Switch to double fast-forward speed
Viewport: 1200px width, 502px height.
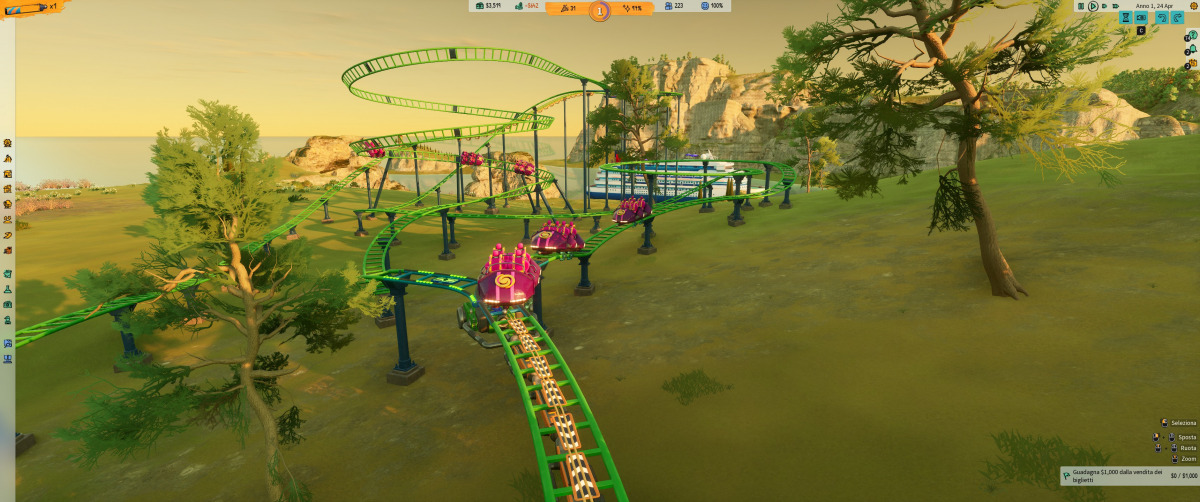[x=1104, y=6]
